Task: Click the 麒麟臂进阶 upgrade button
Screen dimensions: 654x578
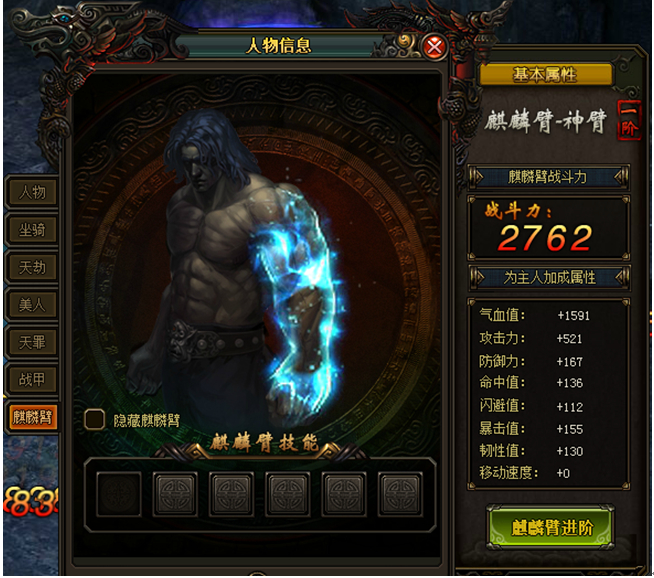Action: (549, 527)
